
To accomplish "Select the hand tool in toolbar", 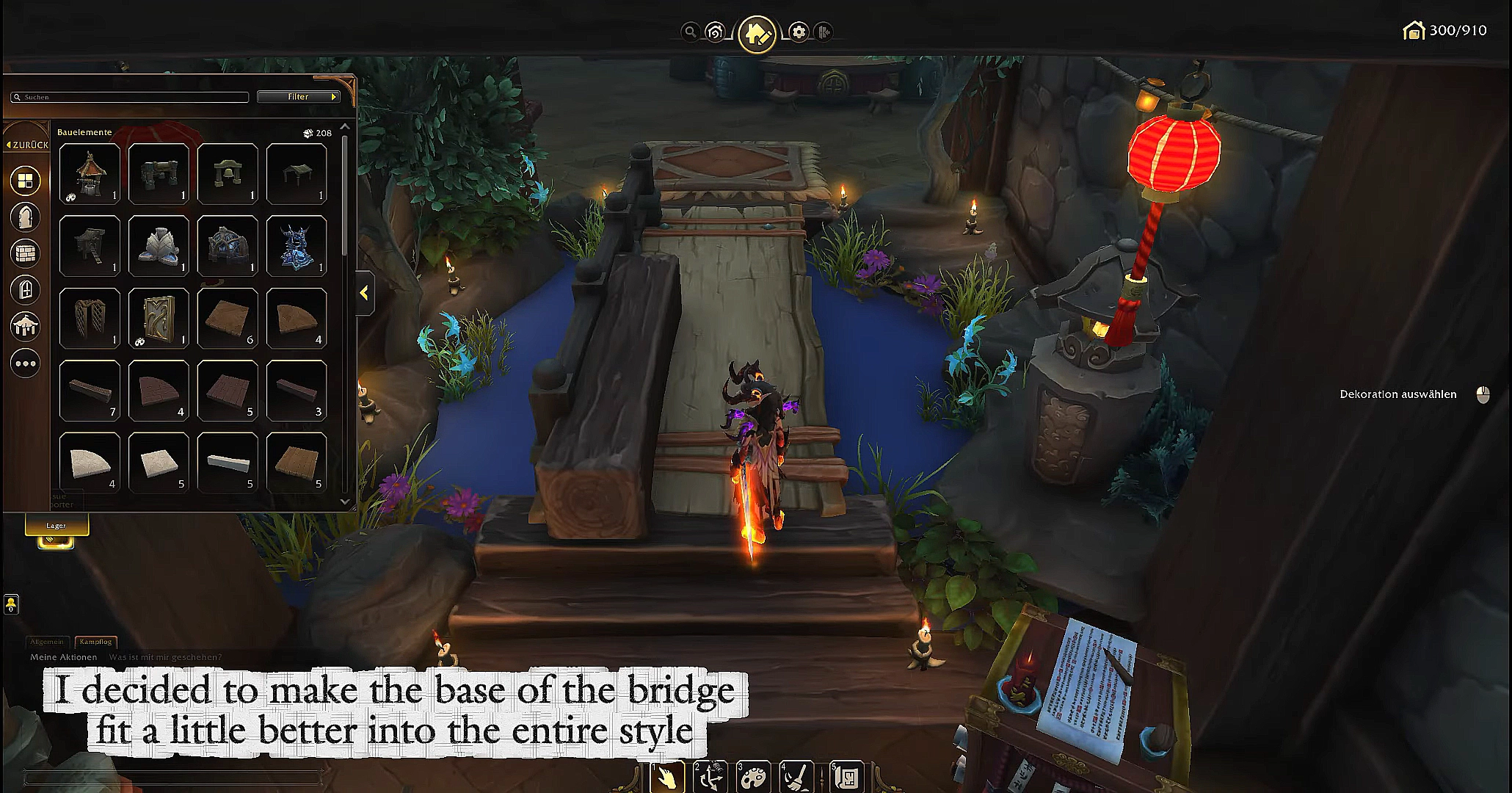I will pyautogui.click(x=668, y=777).
